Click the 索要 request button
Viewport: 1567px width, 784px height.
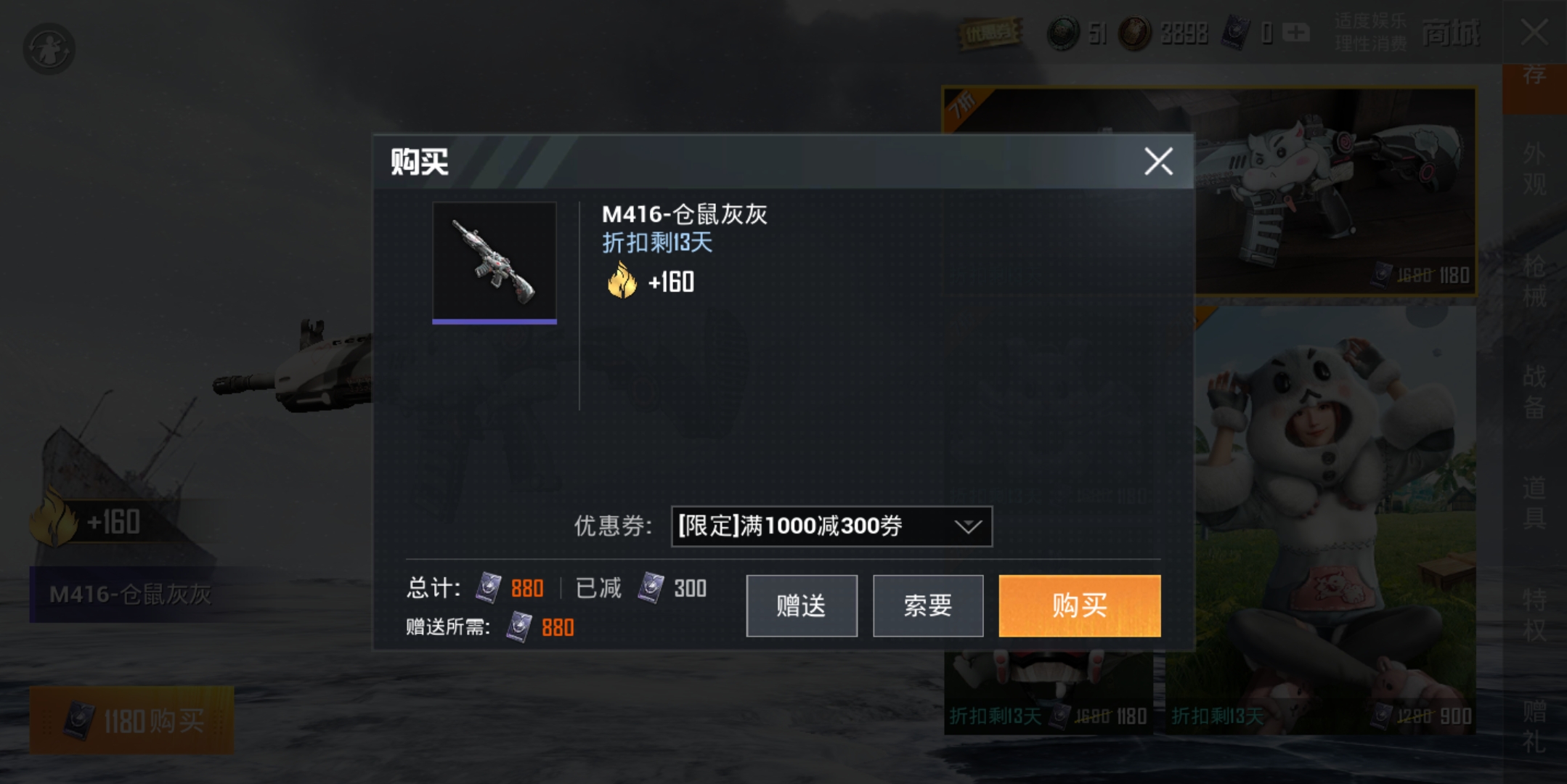(927, 605)
